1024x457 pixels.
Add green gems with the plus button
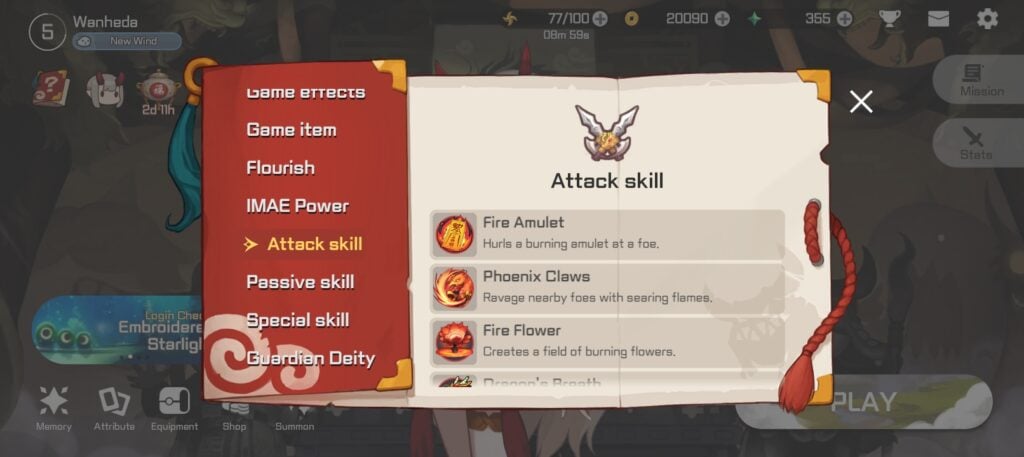pos(845,19)
